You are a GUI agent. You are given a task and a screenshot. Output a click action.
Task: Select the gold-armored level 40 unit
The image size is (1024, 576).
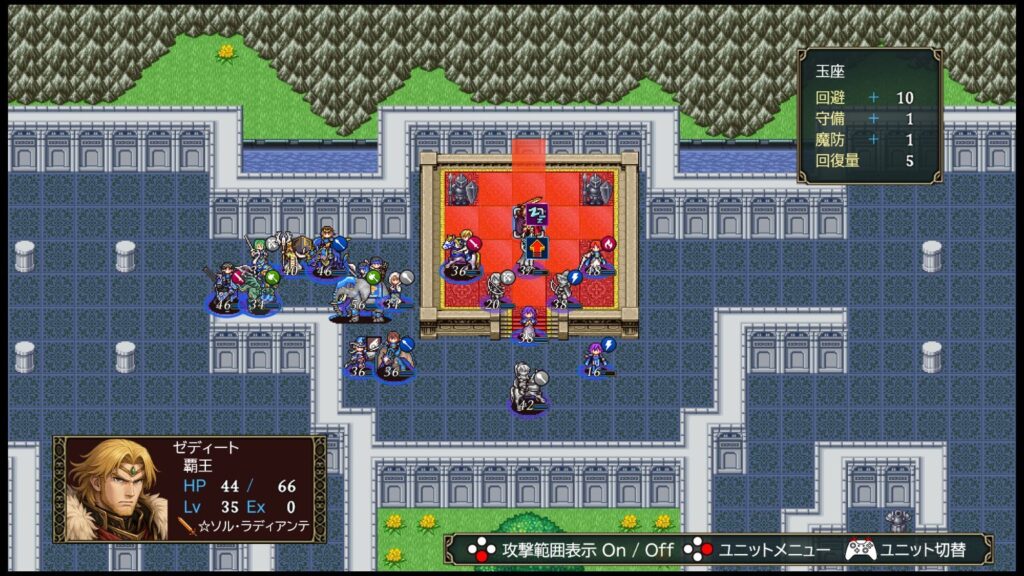point(292,256)
